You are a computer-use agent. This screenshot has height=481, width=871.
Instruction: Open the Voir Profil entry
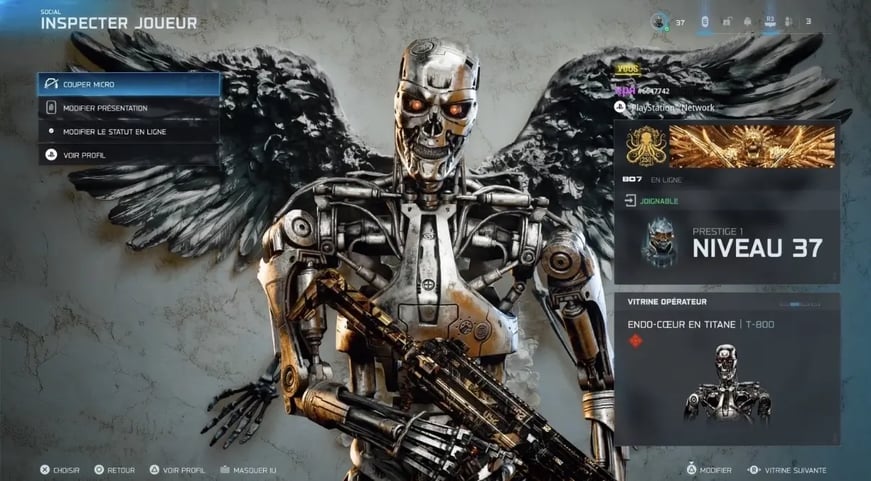coord(128,155)
